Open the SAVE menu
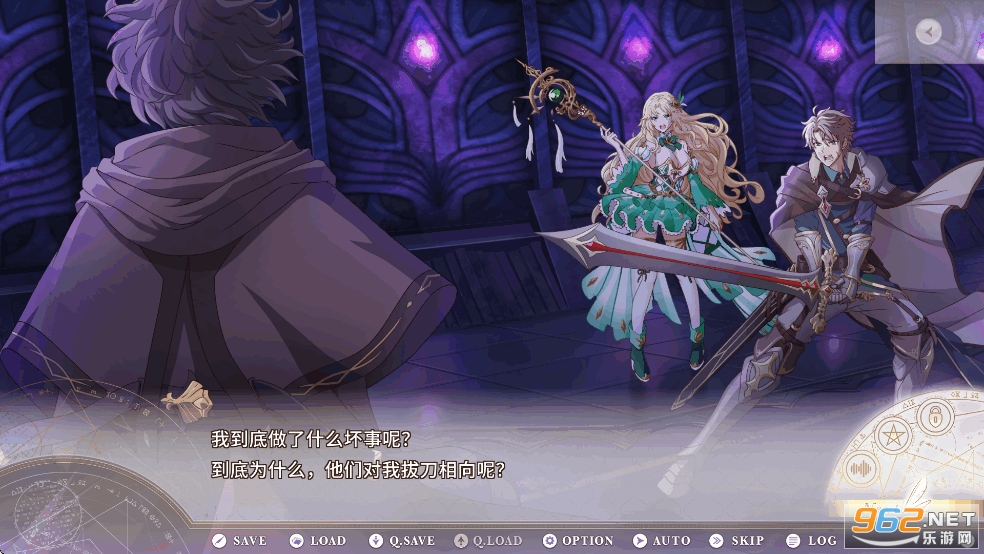This screenshot has width=984, height=554. tap(240, 541)
